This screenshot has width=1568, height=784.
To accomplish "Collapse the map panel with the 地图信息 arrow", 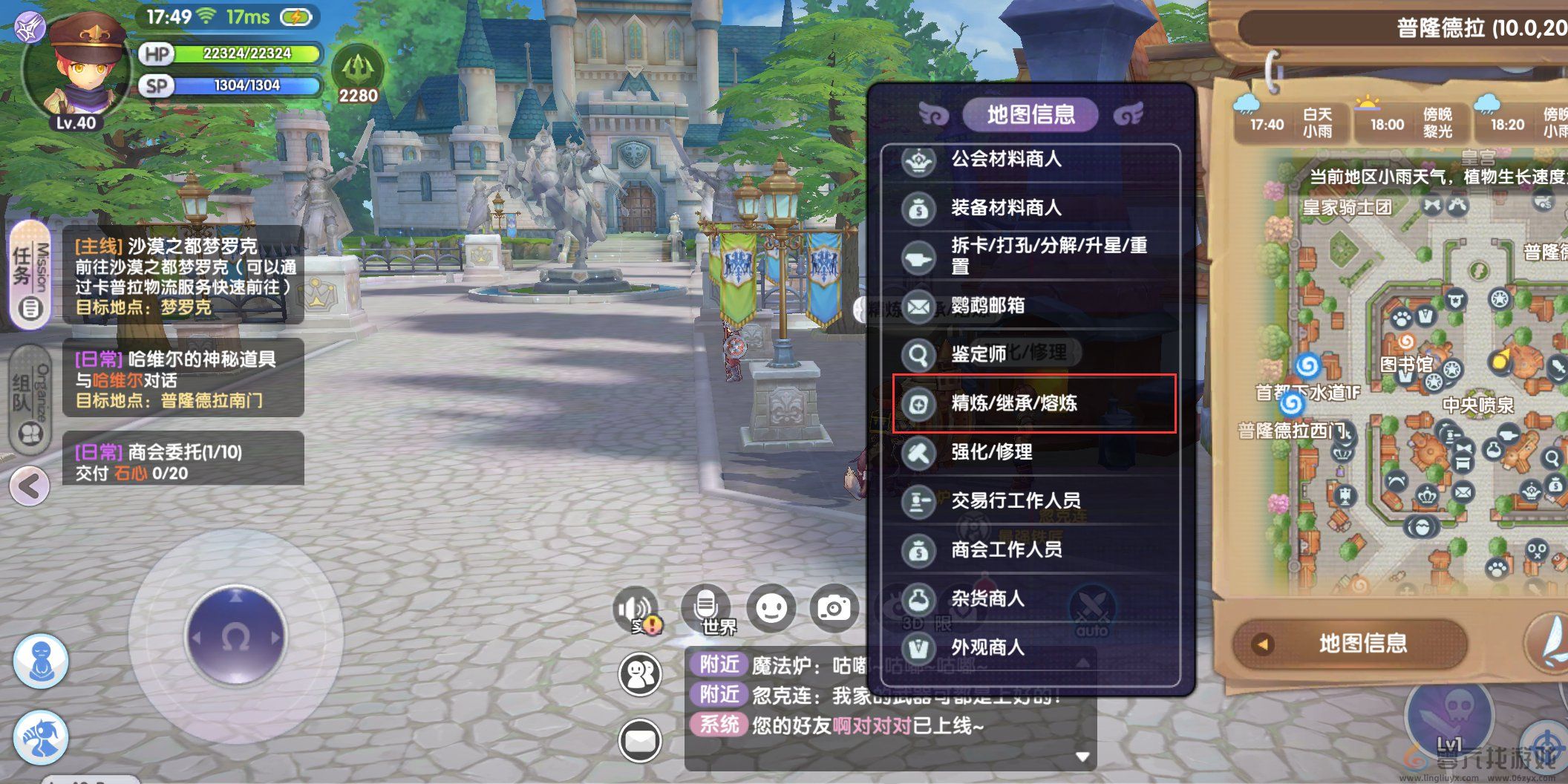I will (1262, 645).
